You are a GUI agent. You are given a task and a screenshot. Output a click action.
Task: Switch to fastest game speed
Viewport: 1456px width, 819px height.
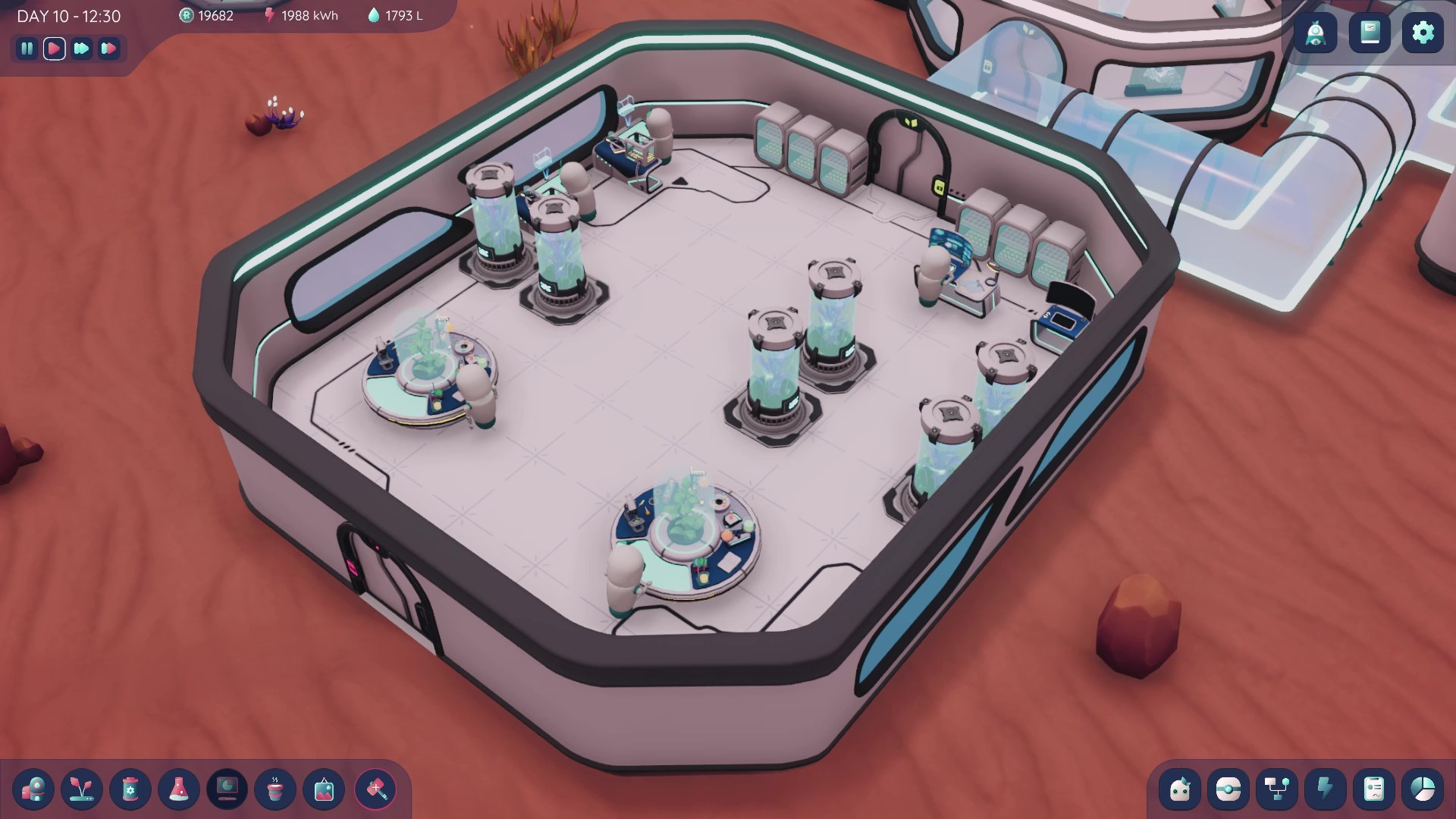click(109, 49)
